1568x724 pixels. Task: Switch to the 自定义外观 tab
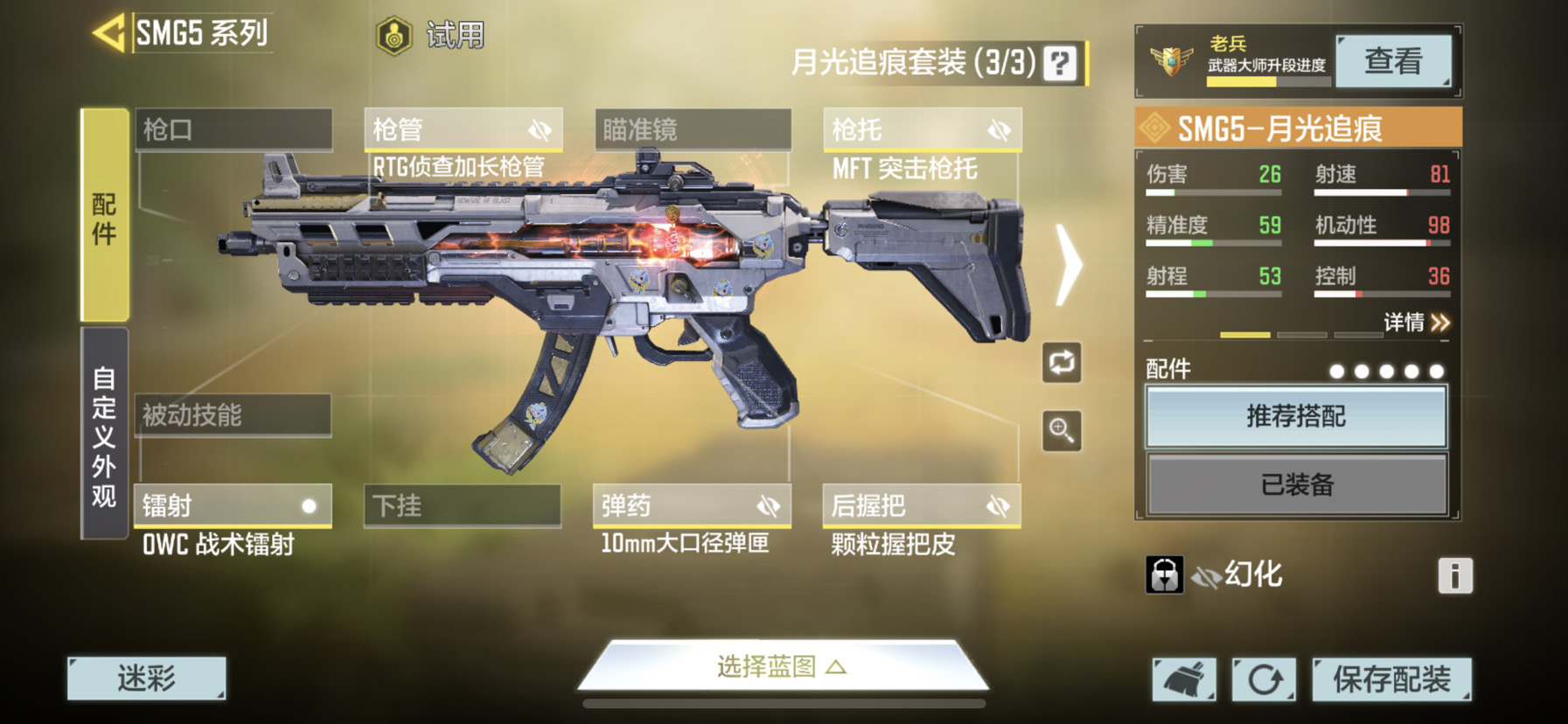coord(104,435)
